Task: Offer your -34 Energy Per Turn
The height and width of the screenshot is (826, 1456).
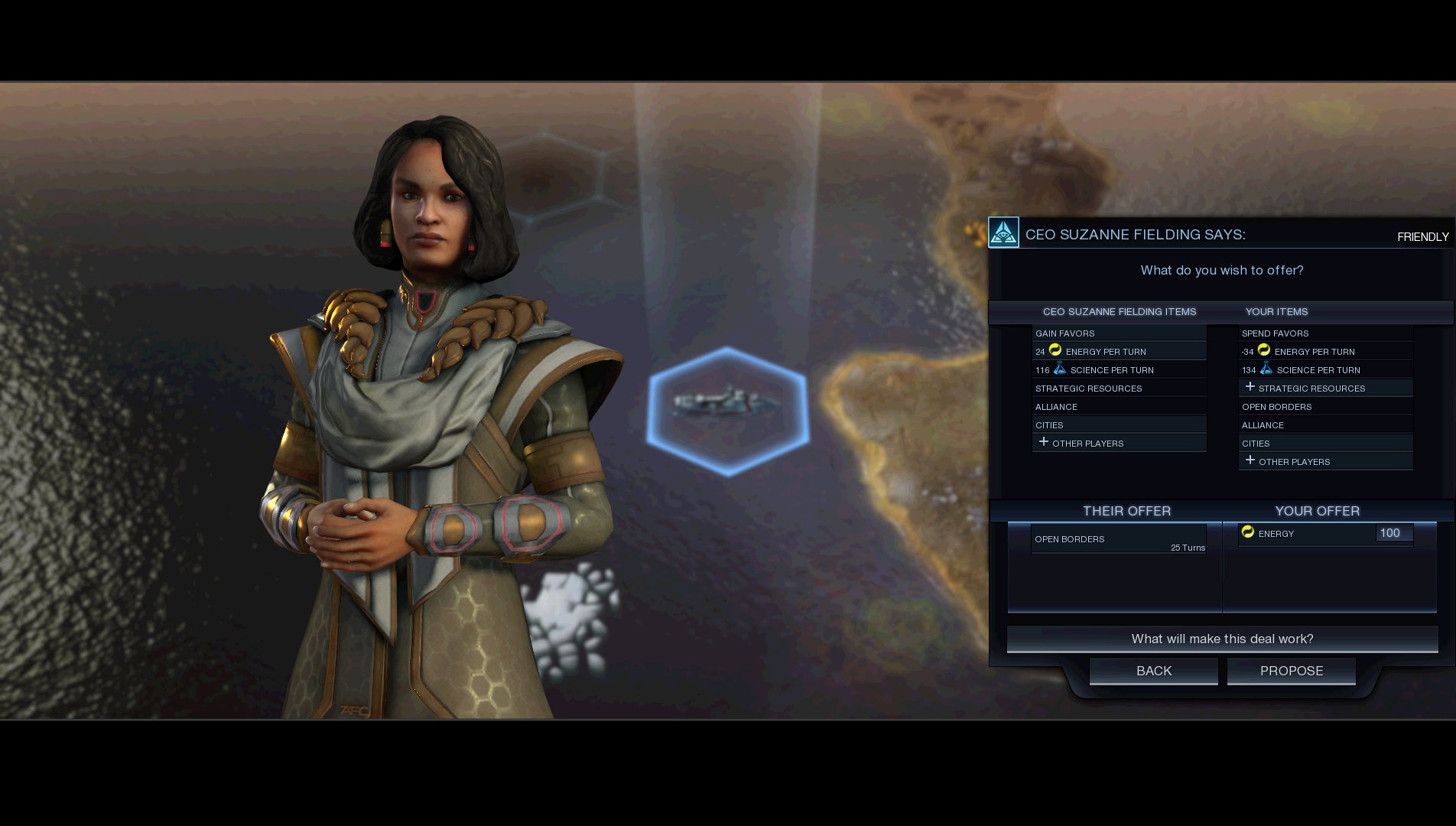Action: pyautogui.click(x=1324, y=352)
